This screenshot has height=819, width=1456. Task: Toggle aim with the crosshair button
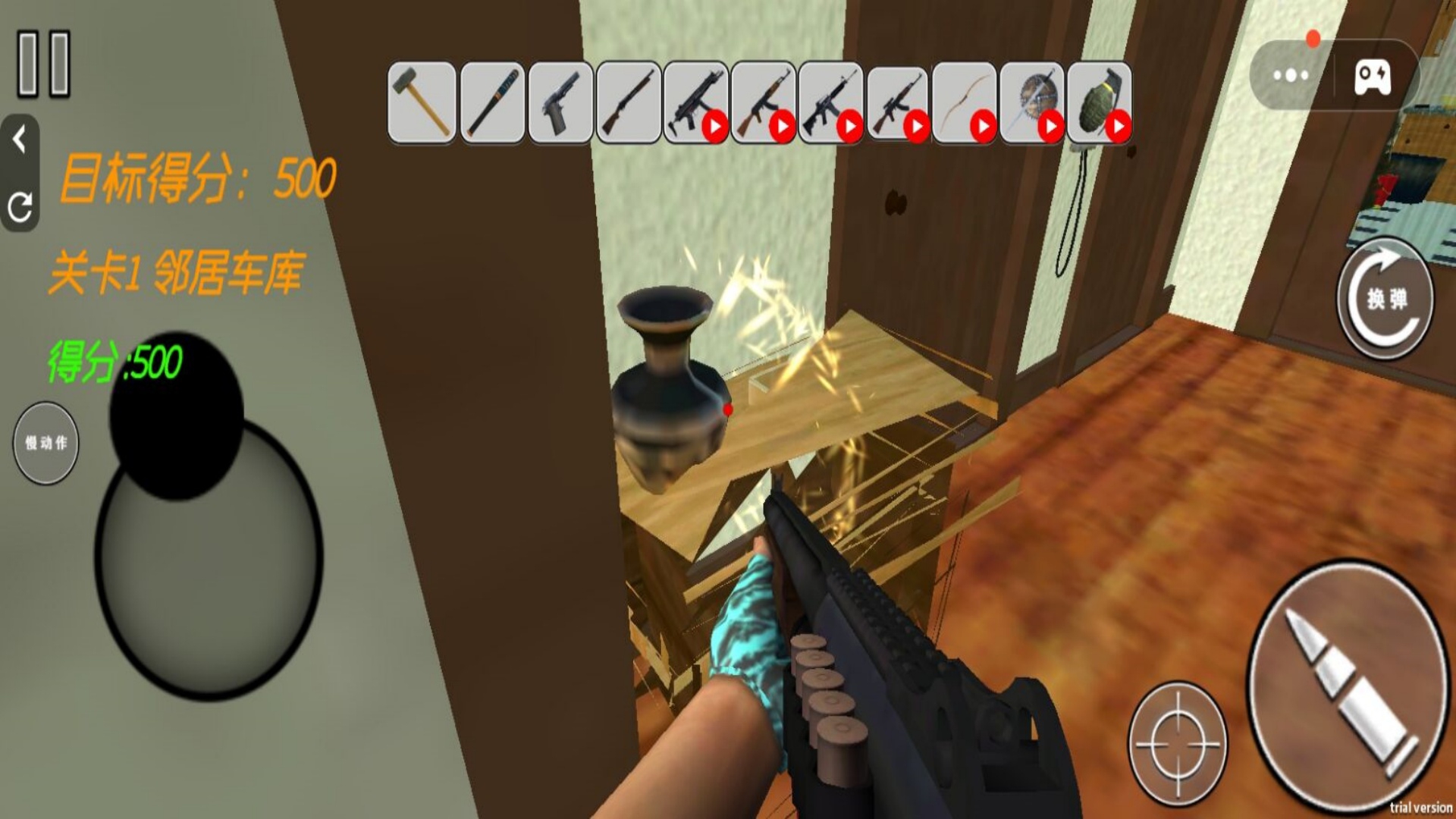click(1178, 744)
